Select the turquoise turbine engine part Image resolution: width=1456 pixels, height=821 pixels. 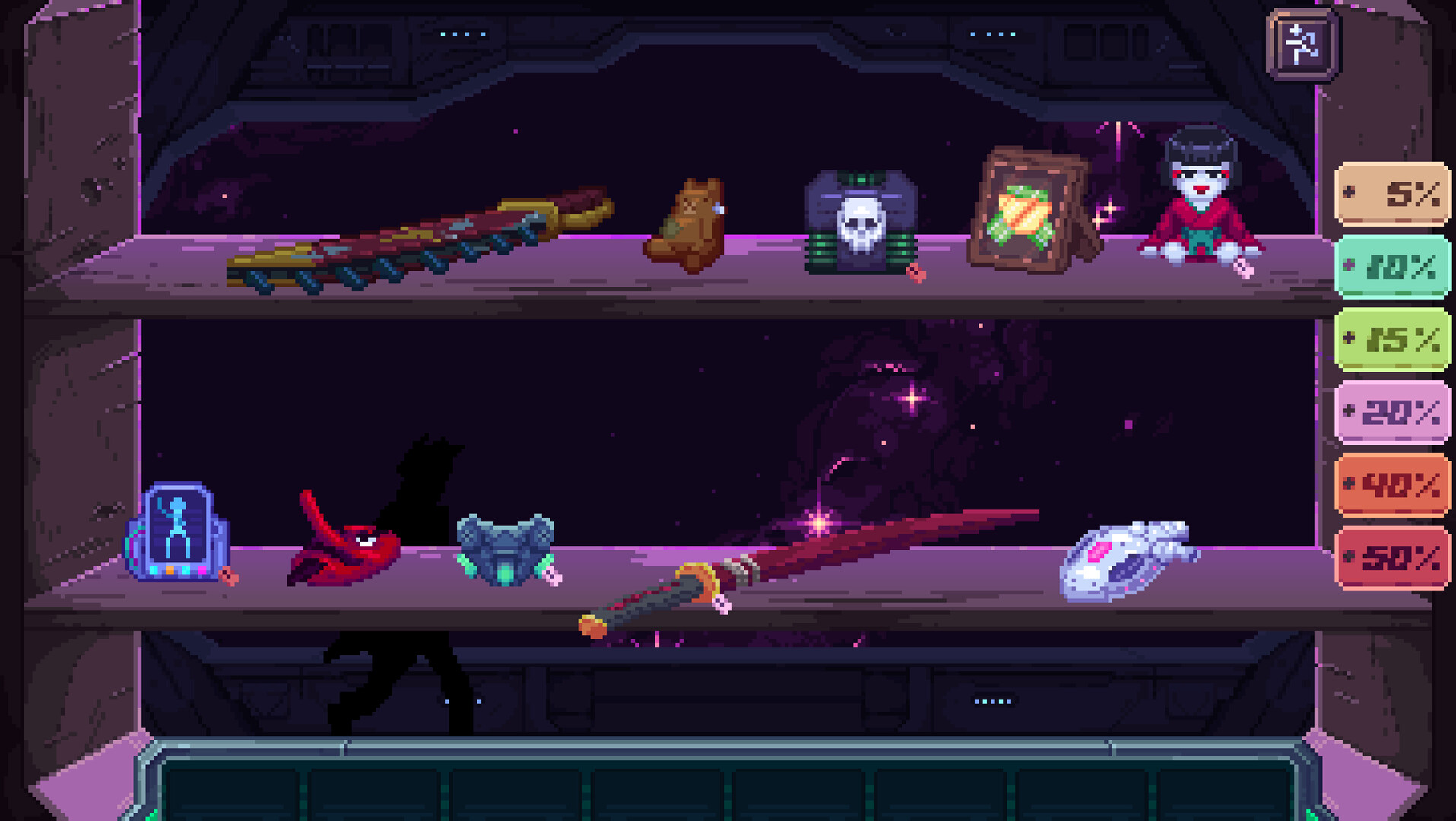504,551
